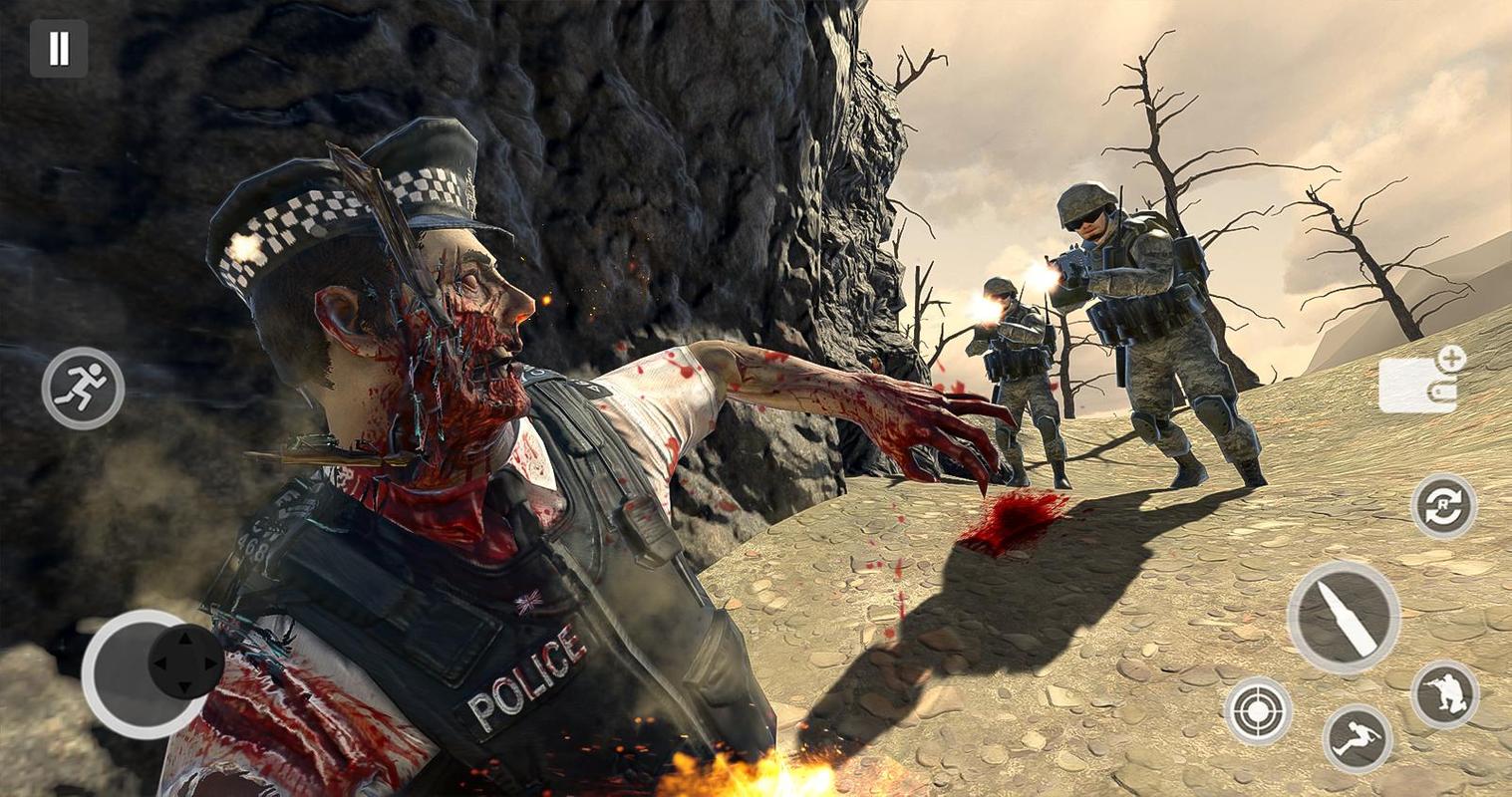Reload weapon with the circular arrows button
Viewport: 1512px width, 797px height.
tap(1443, 506)
